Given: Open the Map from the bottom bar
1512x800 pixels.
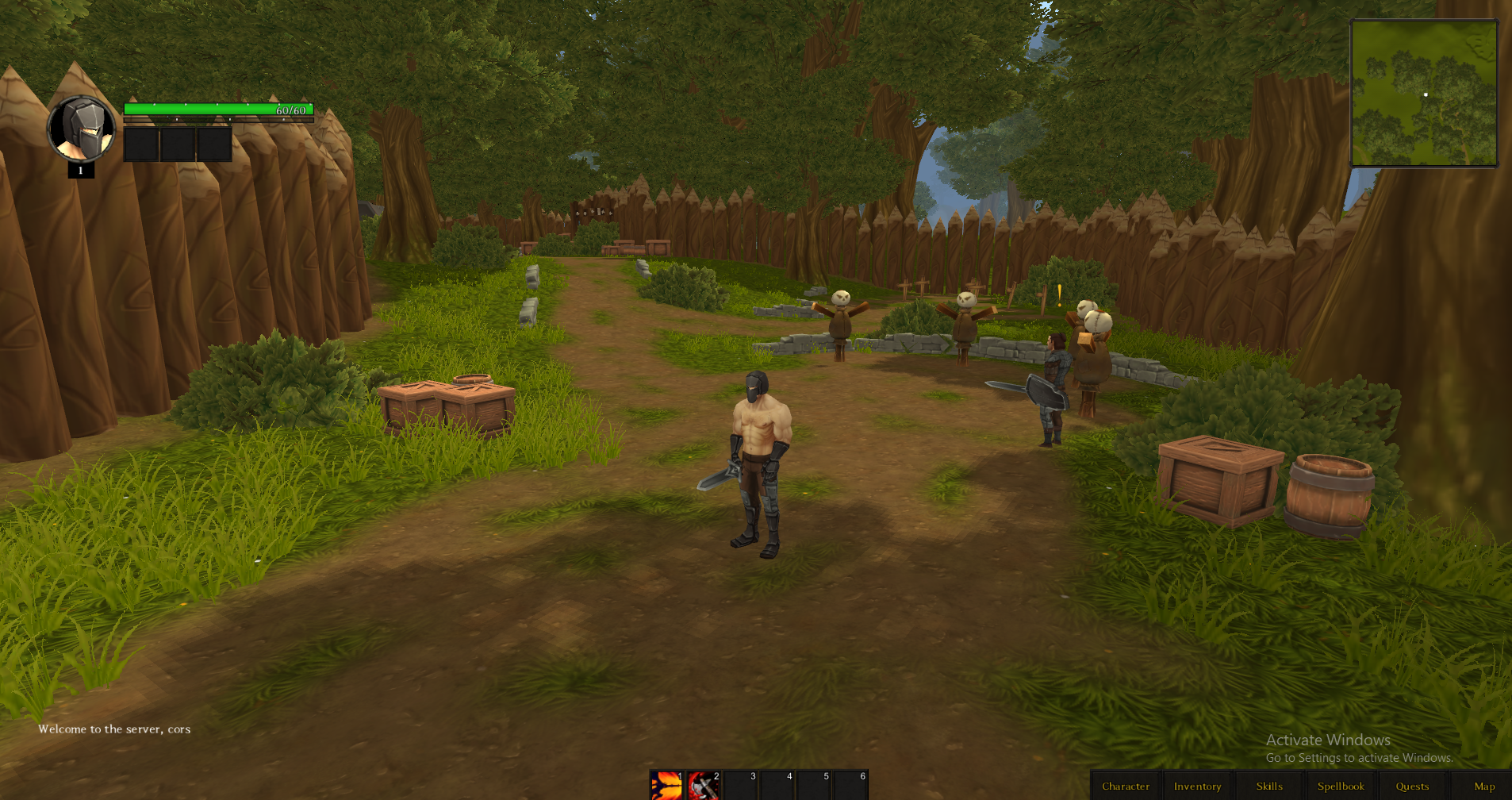Looking at the screenshot, I should pos(1483,786).
